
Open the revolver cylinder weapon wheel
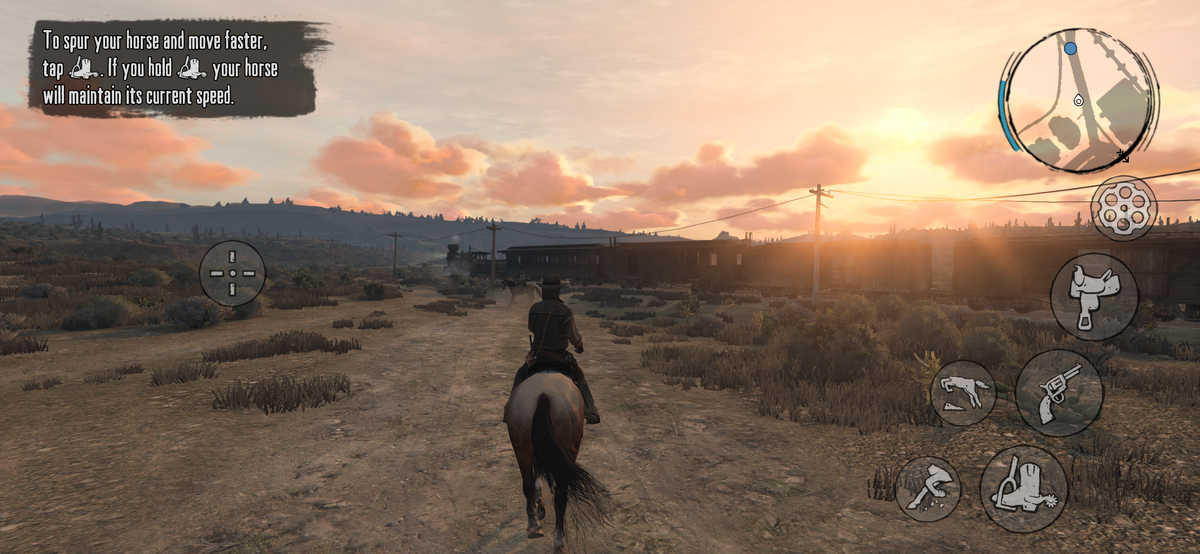coord(1123,208)
